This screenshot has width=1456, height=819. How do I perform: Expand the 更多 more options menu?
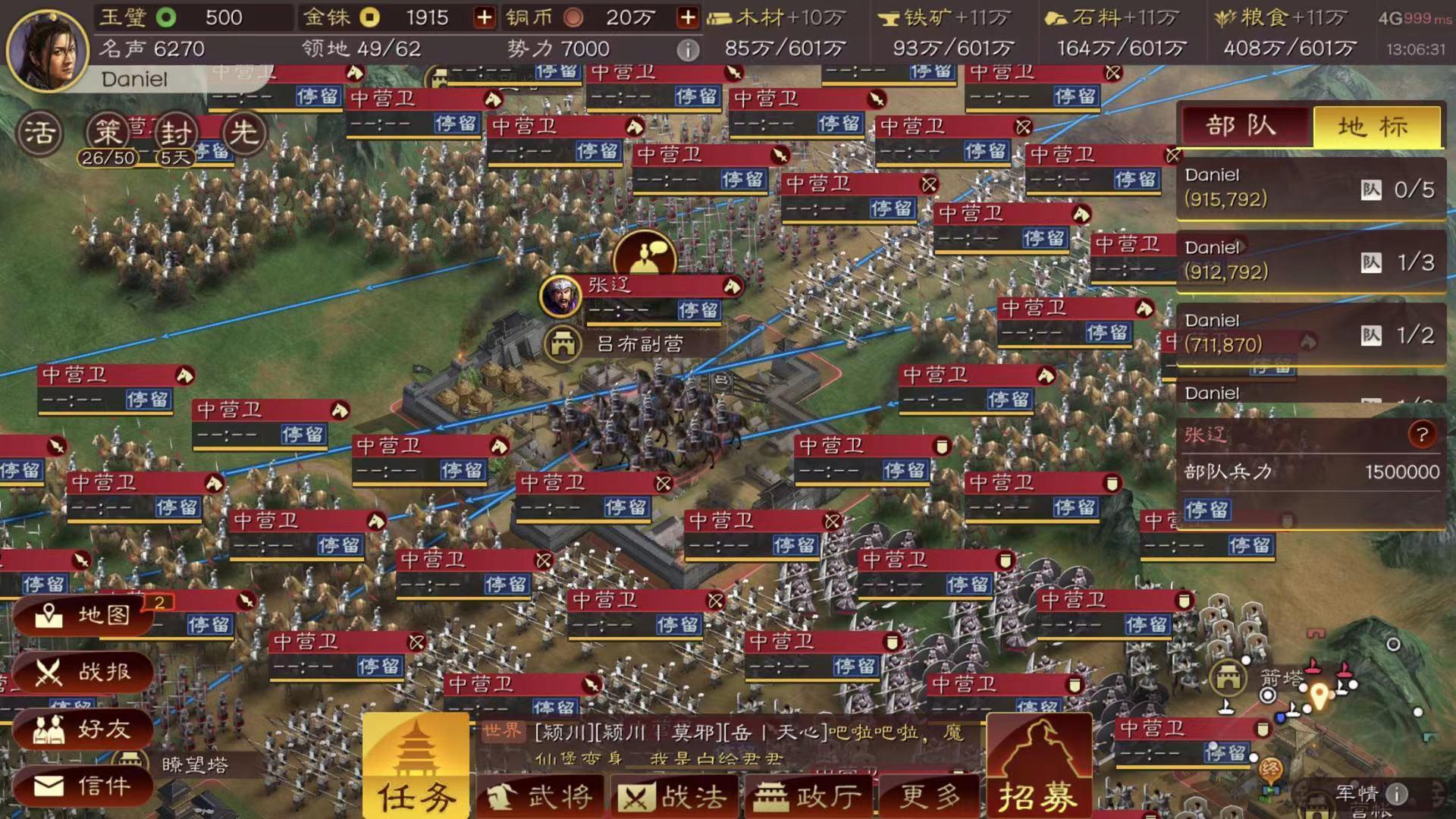[x=927, y=795]
